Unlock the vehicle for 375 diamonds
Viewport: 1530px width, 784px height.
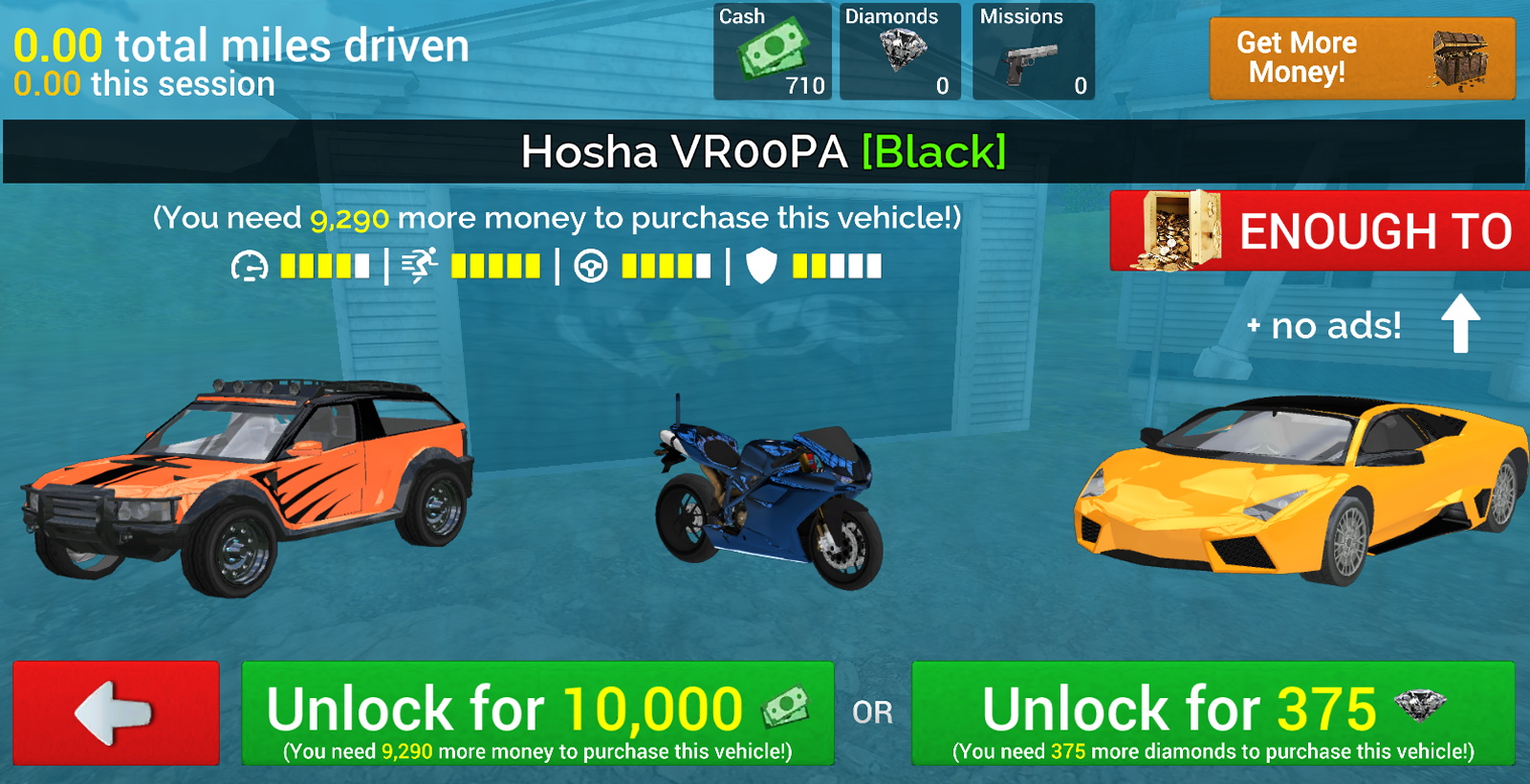pos(1213,713)
